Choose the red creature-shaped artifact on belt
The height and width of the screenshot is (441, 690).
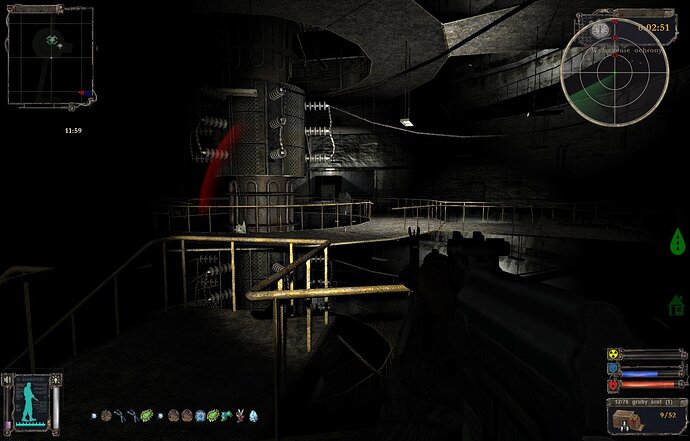tap(239, 415)
